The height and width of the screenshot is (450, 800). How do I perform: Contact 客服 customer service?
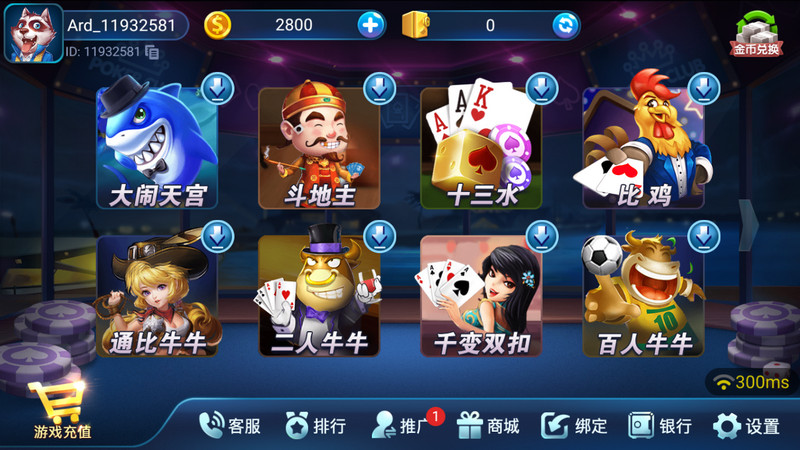click(230, 426)
